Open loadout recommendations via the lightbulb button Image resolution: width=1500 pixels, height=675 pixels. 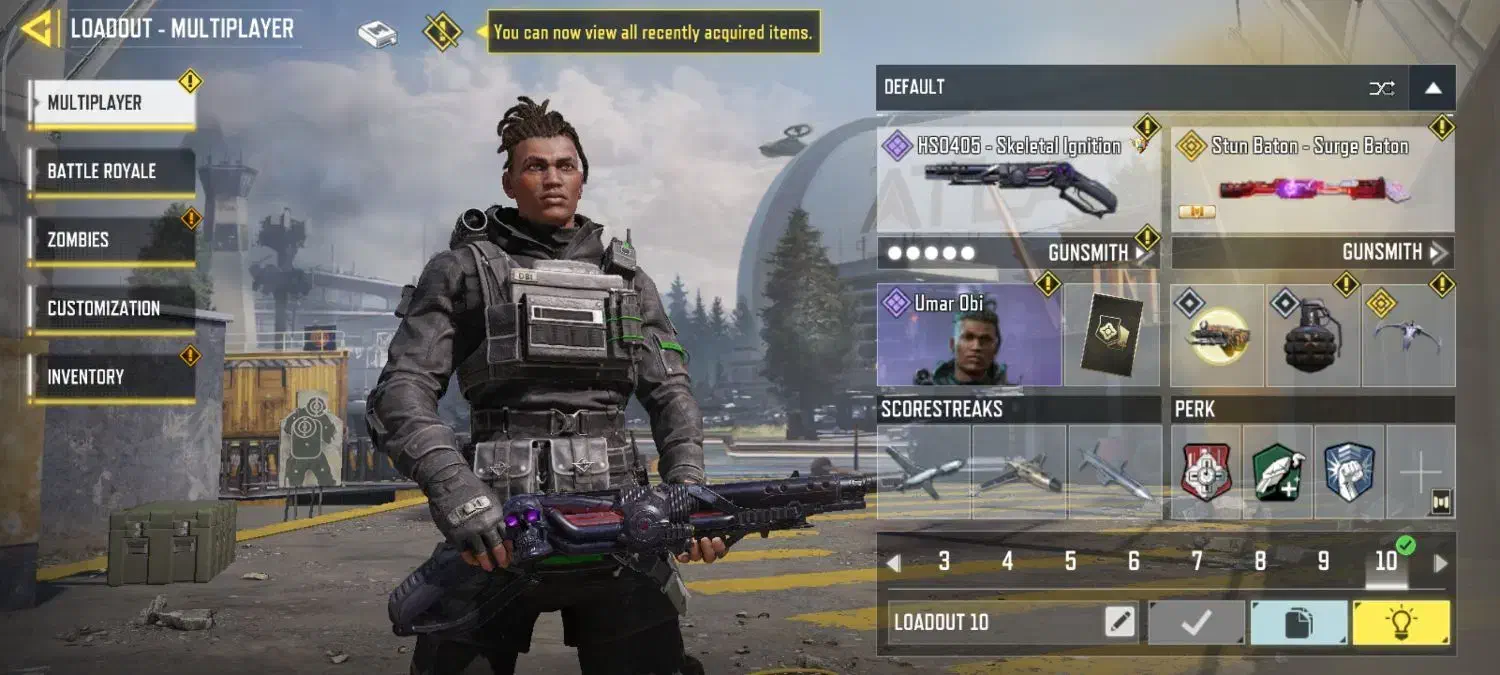[x=1400, y=622]
